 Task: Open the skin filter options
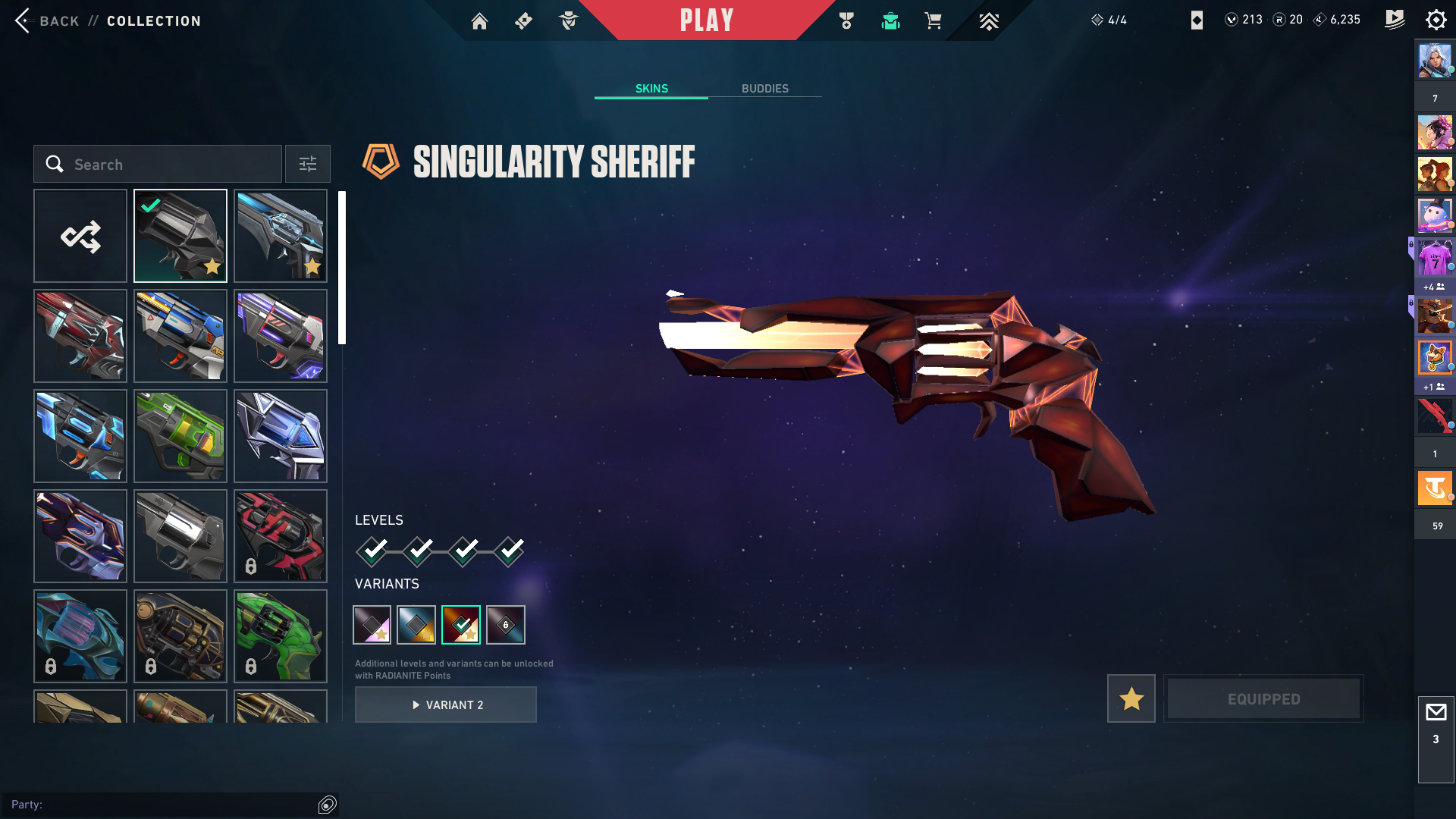pos(308,164)
